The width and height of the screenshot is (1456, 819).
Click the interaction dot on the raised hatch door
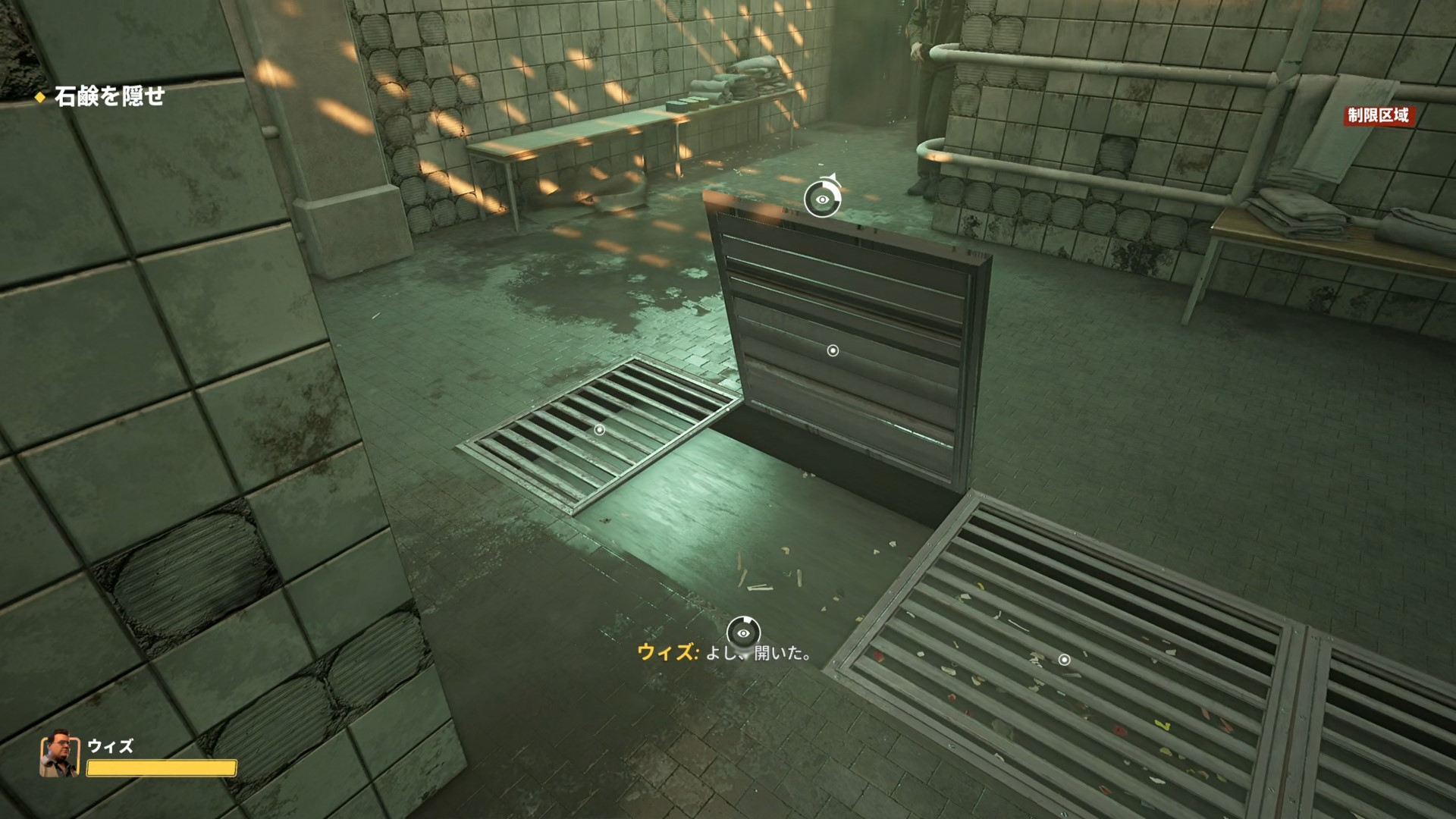click(x=833, y=350)
